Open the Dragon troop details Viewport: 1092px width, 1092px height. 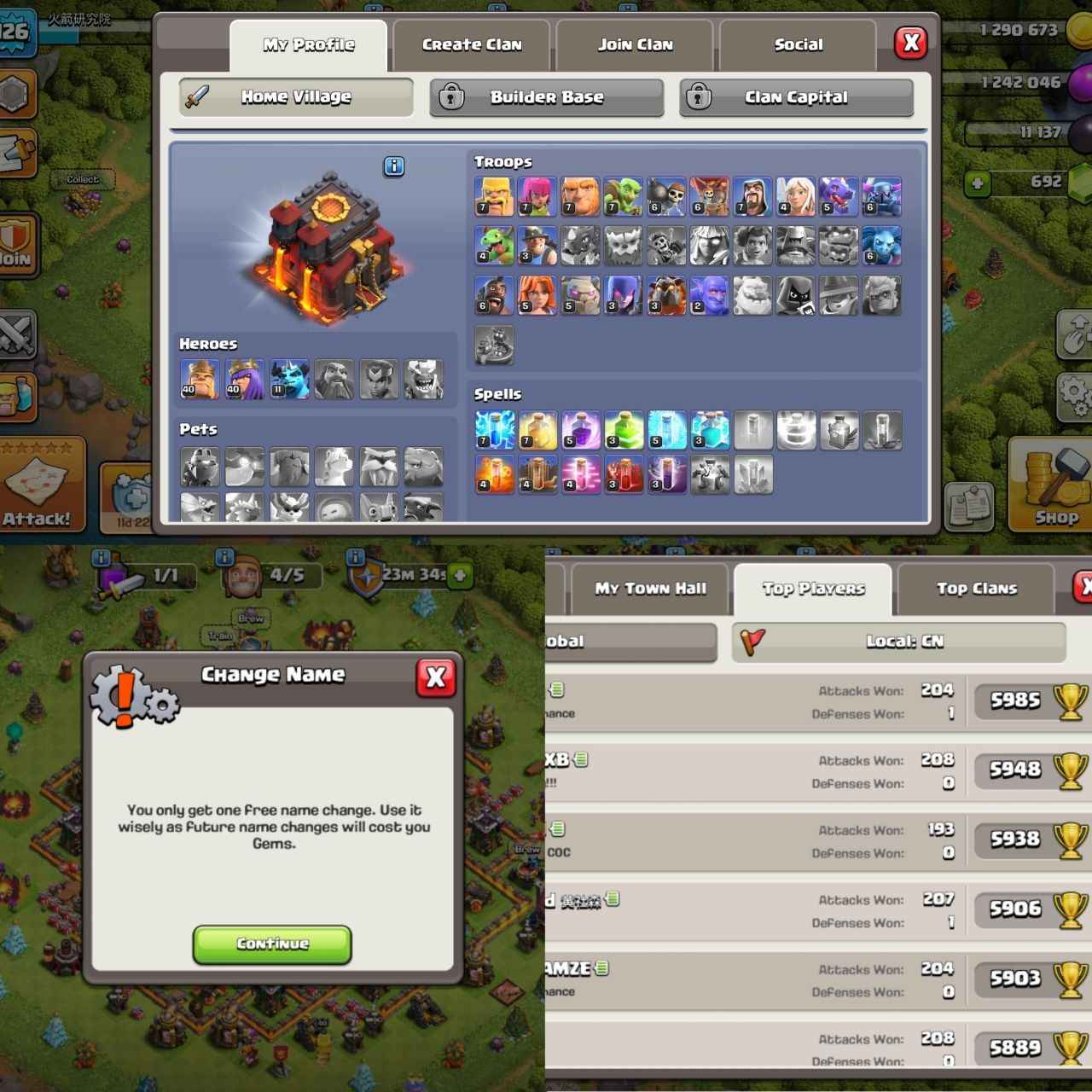point(839,196)
